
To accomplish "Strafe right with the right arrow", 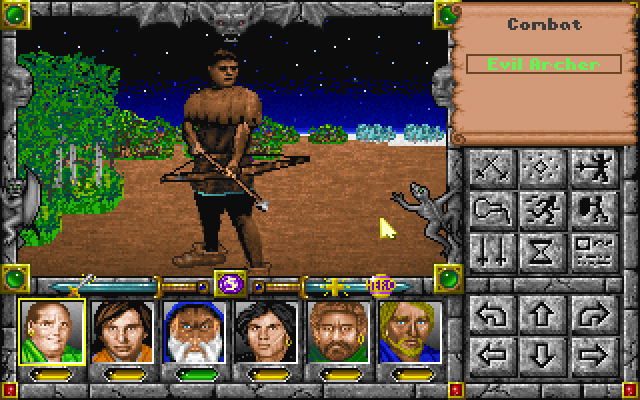I will click(590, 354).
